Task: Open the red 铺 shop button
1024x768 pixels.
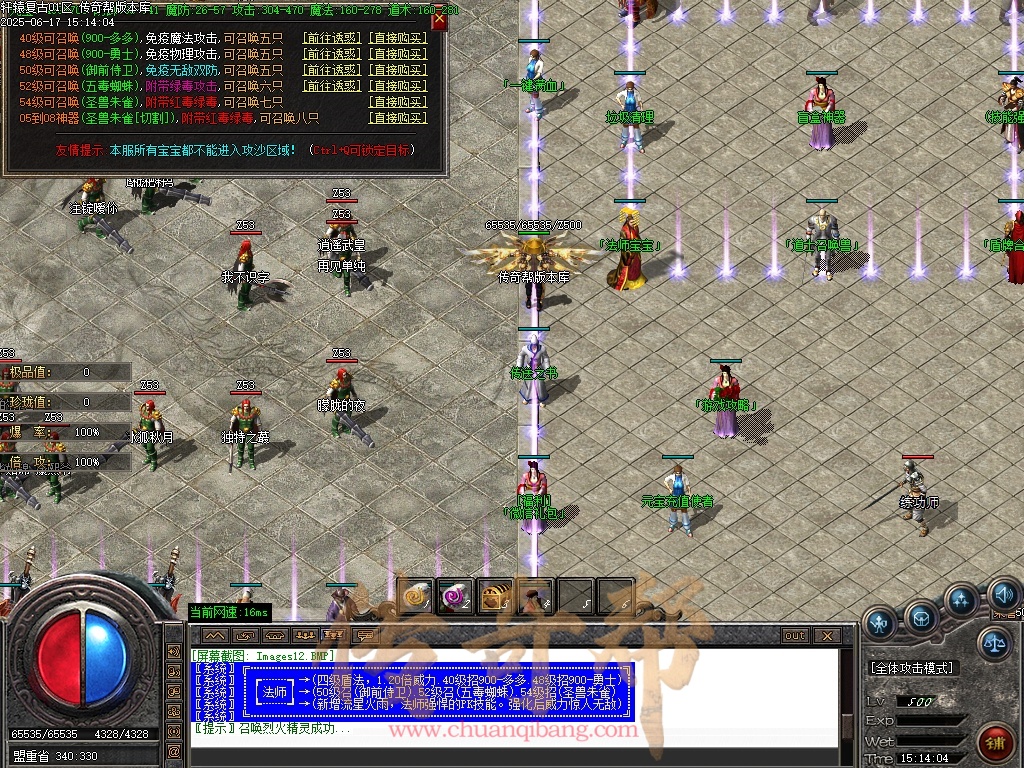Action: (x=995, y=743)
